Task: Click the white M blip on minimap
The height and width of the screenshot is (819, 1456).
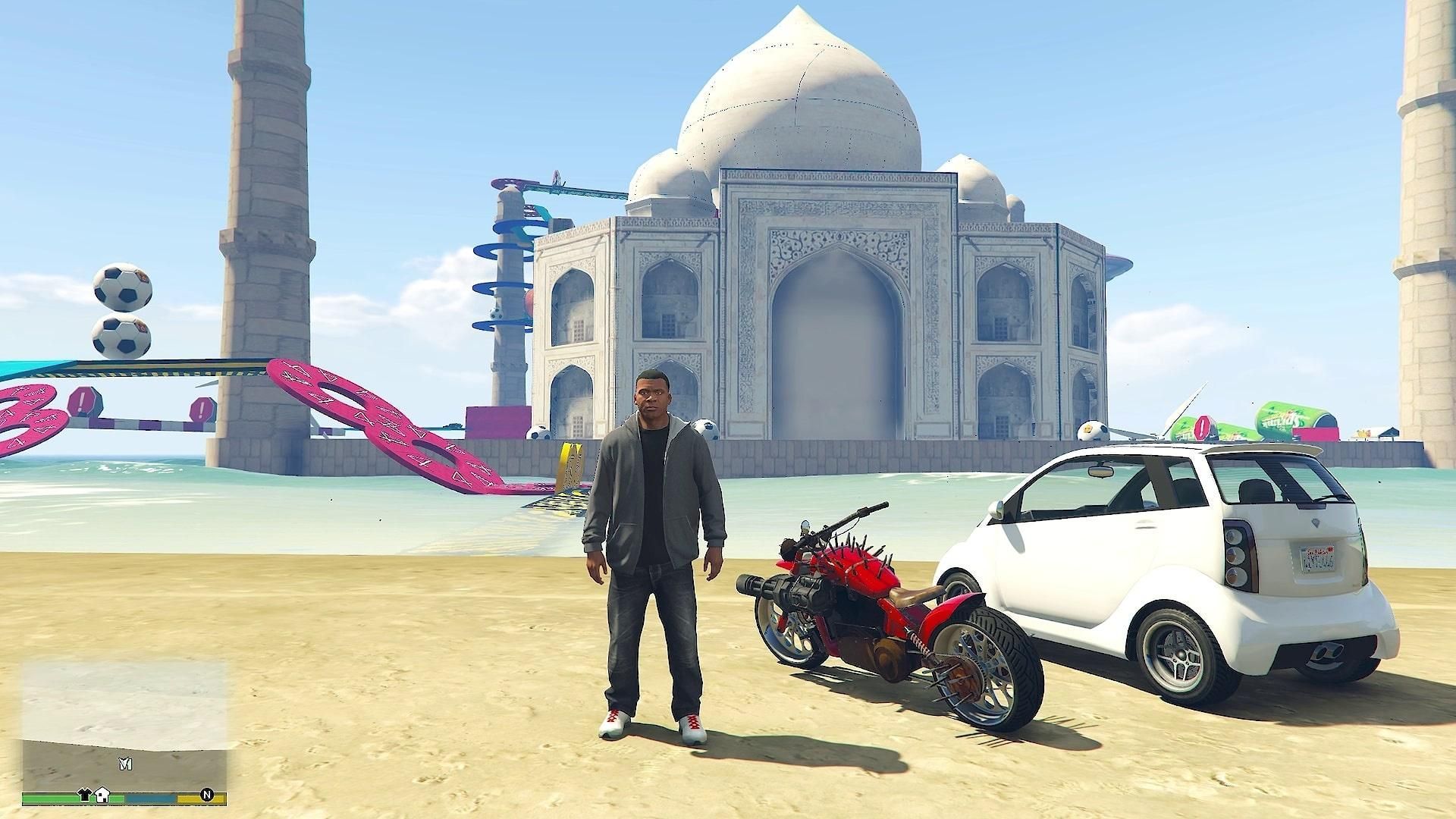Action: coord(125,765)
